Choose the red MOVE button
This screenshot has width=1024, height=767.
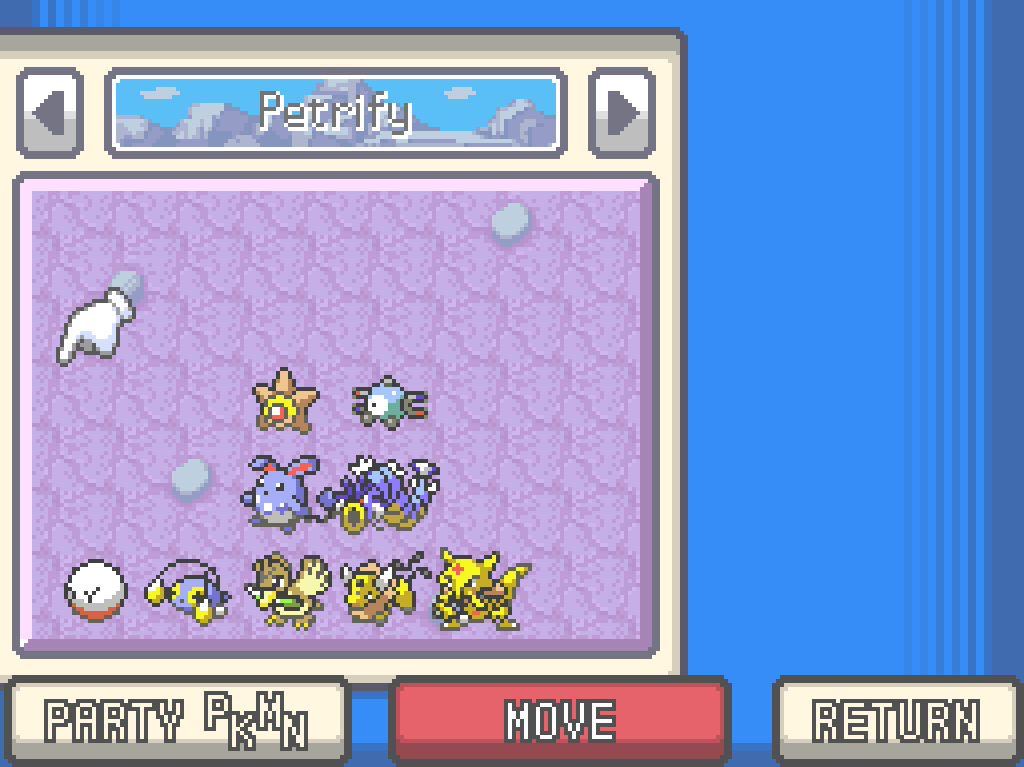[560, 720]
